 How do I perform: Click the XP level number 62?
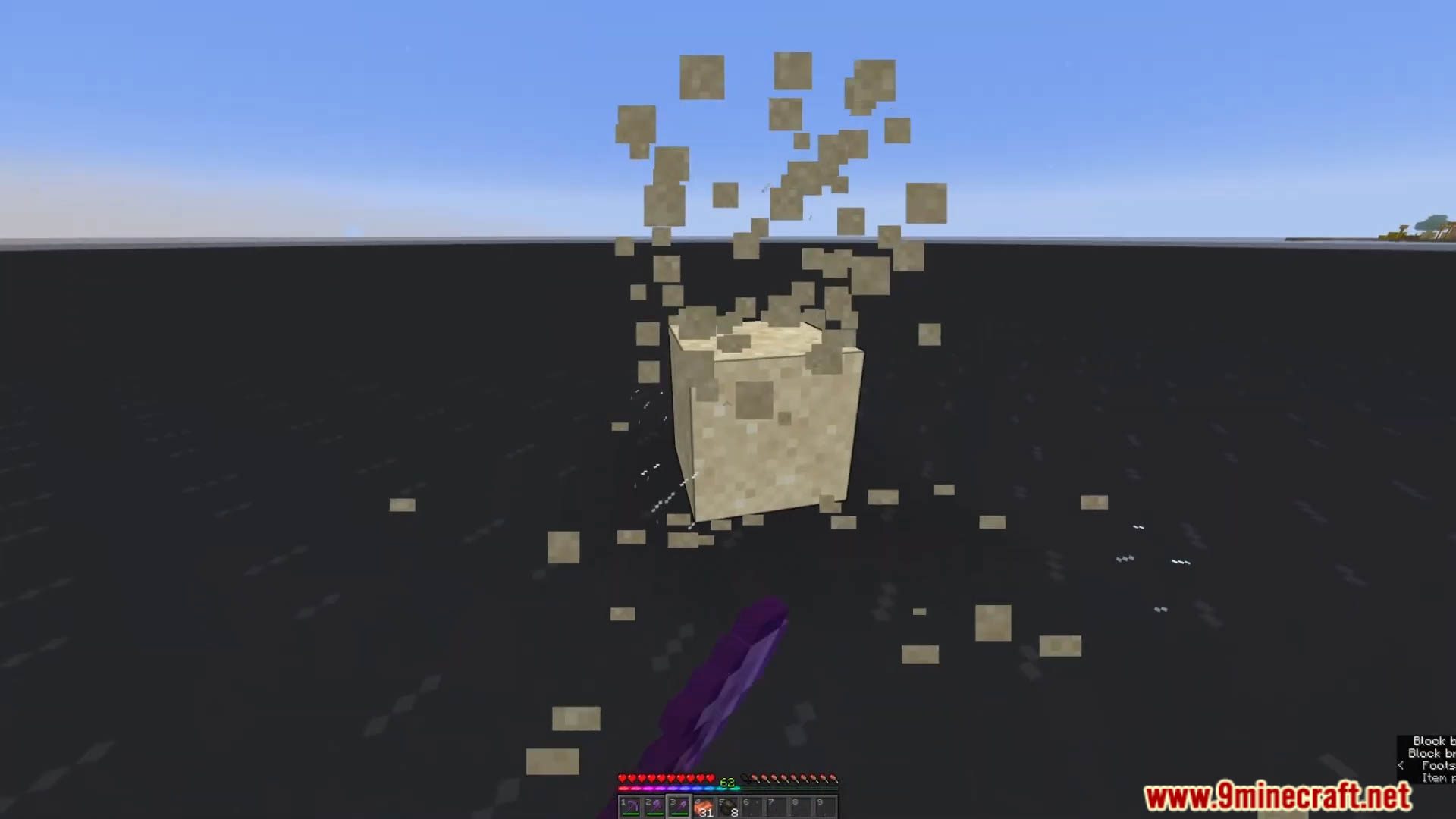tap(726, 783)
